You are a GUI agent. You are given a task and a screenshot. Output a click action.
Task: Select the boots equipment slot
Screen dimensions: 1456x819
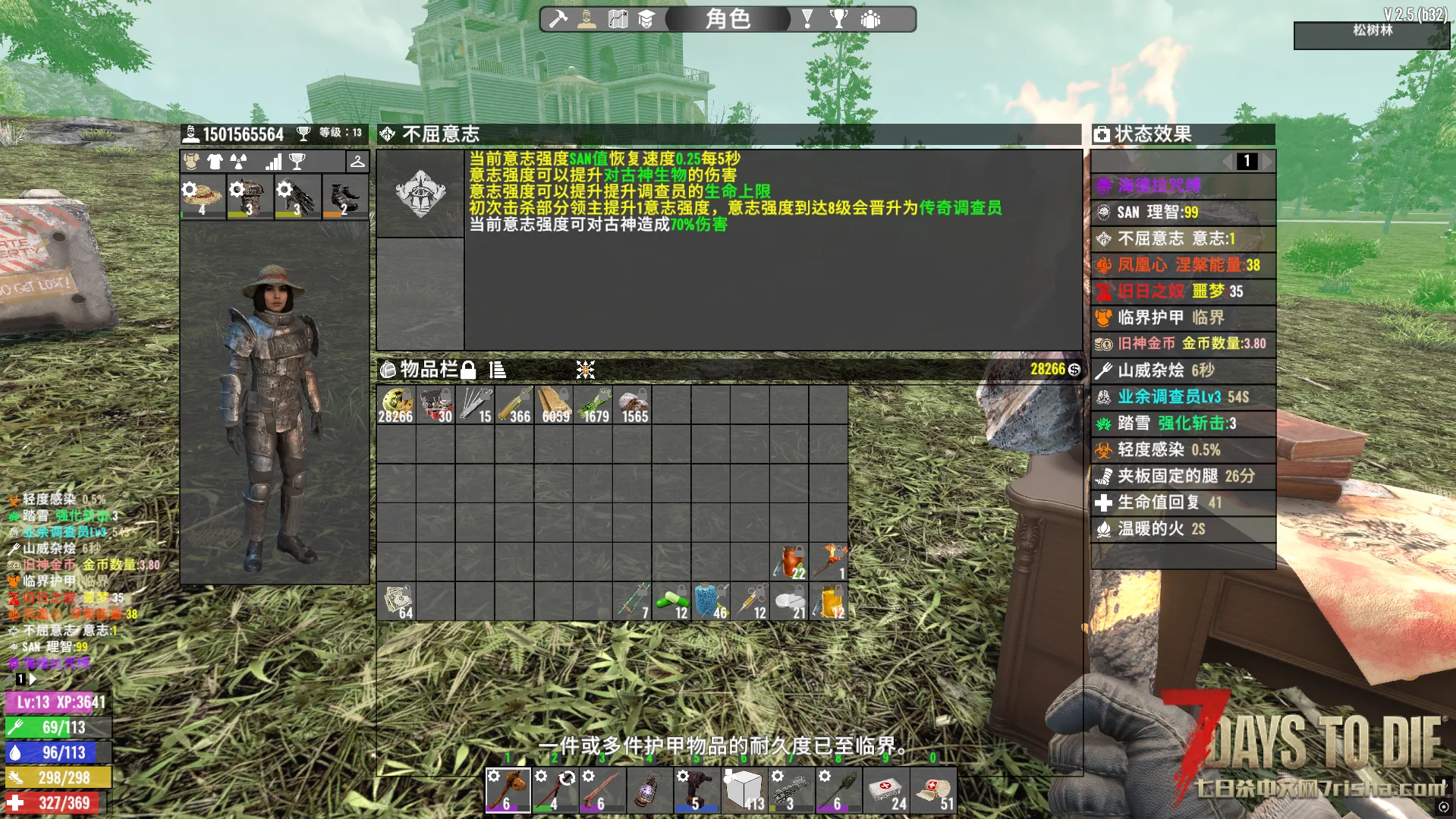(x=344, y=197)
